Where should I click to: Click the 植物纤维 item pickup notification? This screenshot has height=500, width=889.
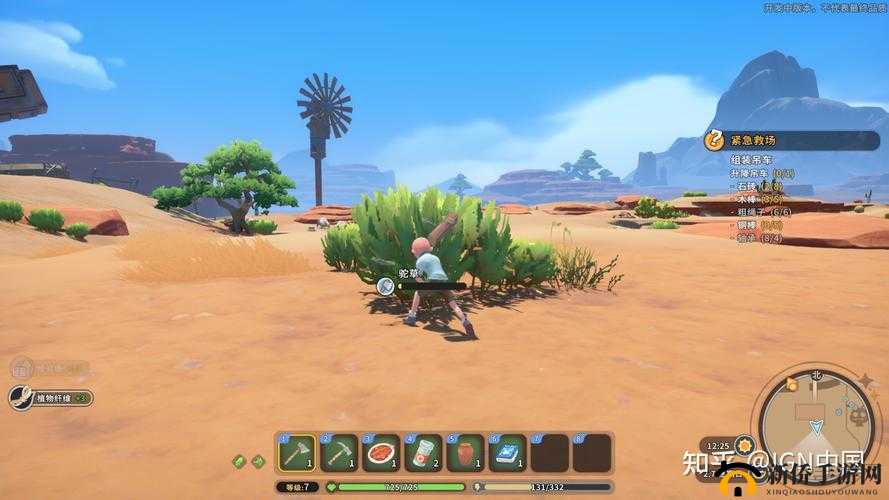point(52,398)
